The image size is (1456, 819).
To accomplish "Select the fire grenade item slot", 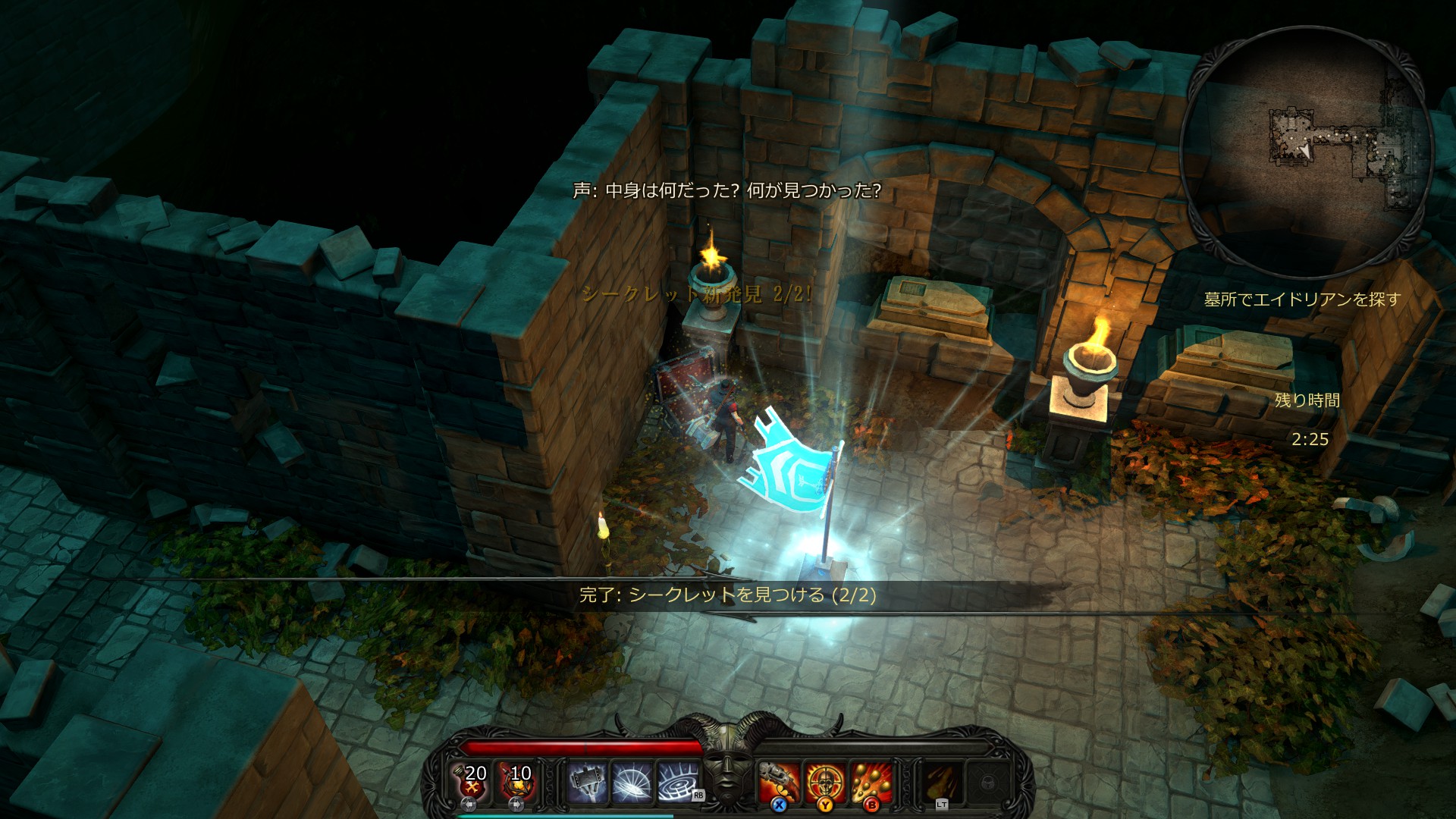I will tap(519, 781).
